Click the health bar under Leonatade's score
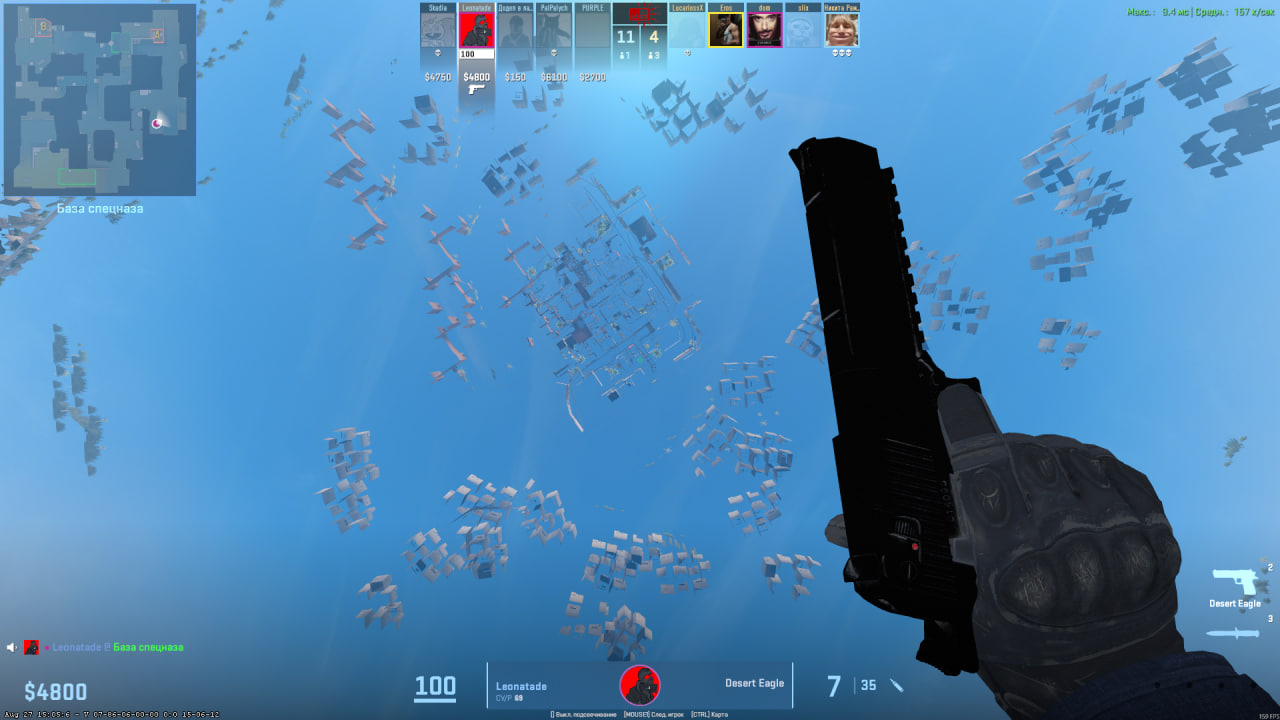1280x720 pixels. coord(475,55)
